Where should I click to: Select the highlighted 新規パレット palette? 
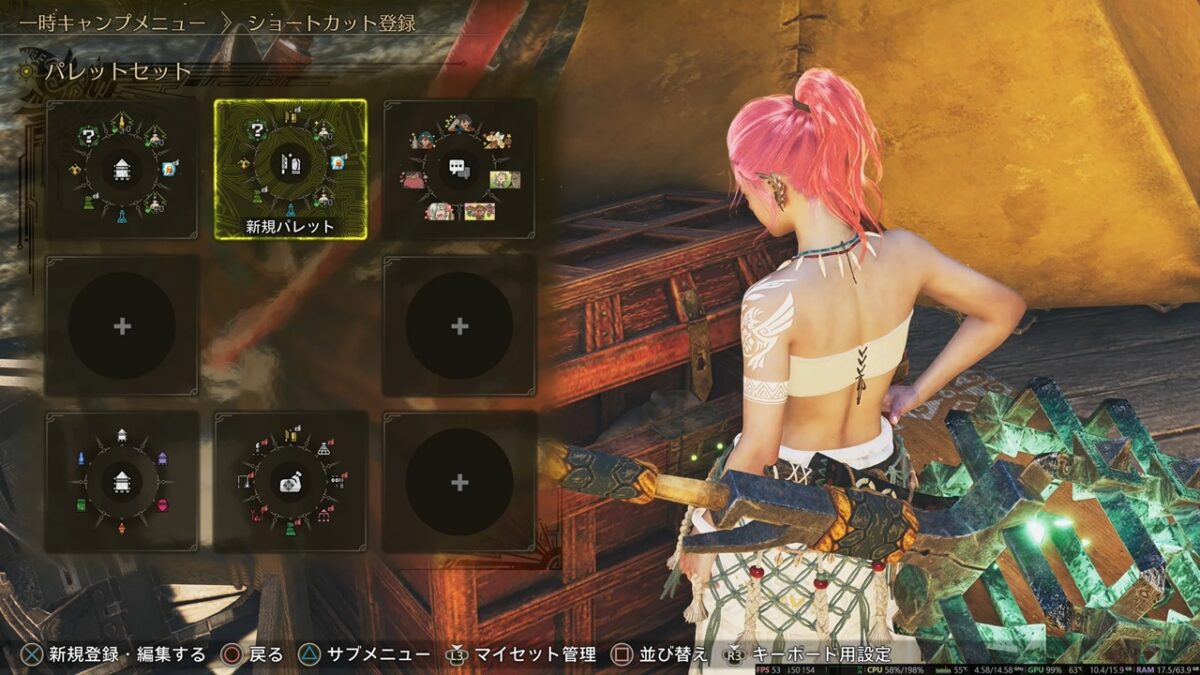click(290, 168)
